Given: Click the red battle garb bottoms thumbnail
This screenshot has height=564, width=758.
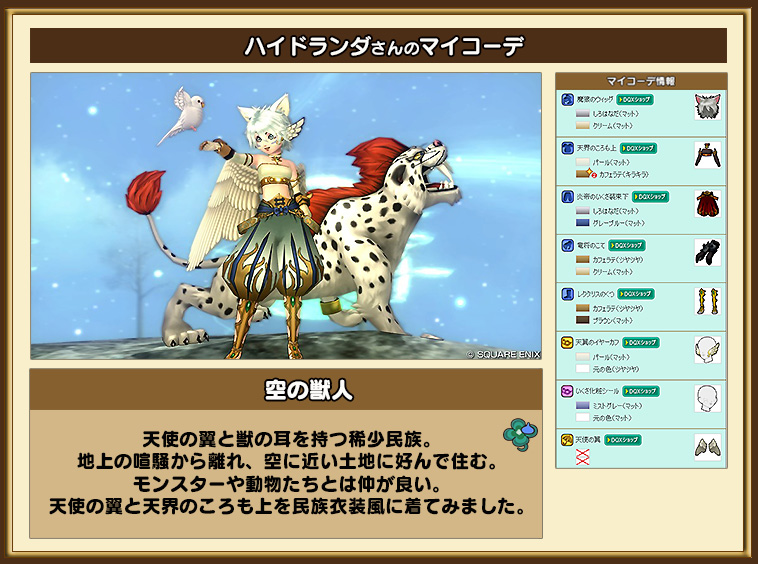Looking at the screenshot, I should pyautogui.click(x=708, y=203).
